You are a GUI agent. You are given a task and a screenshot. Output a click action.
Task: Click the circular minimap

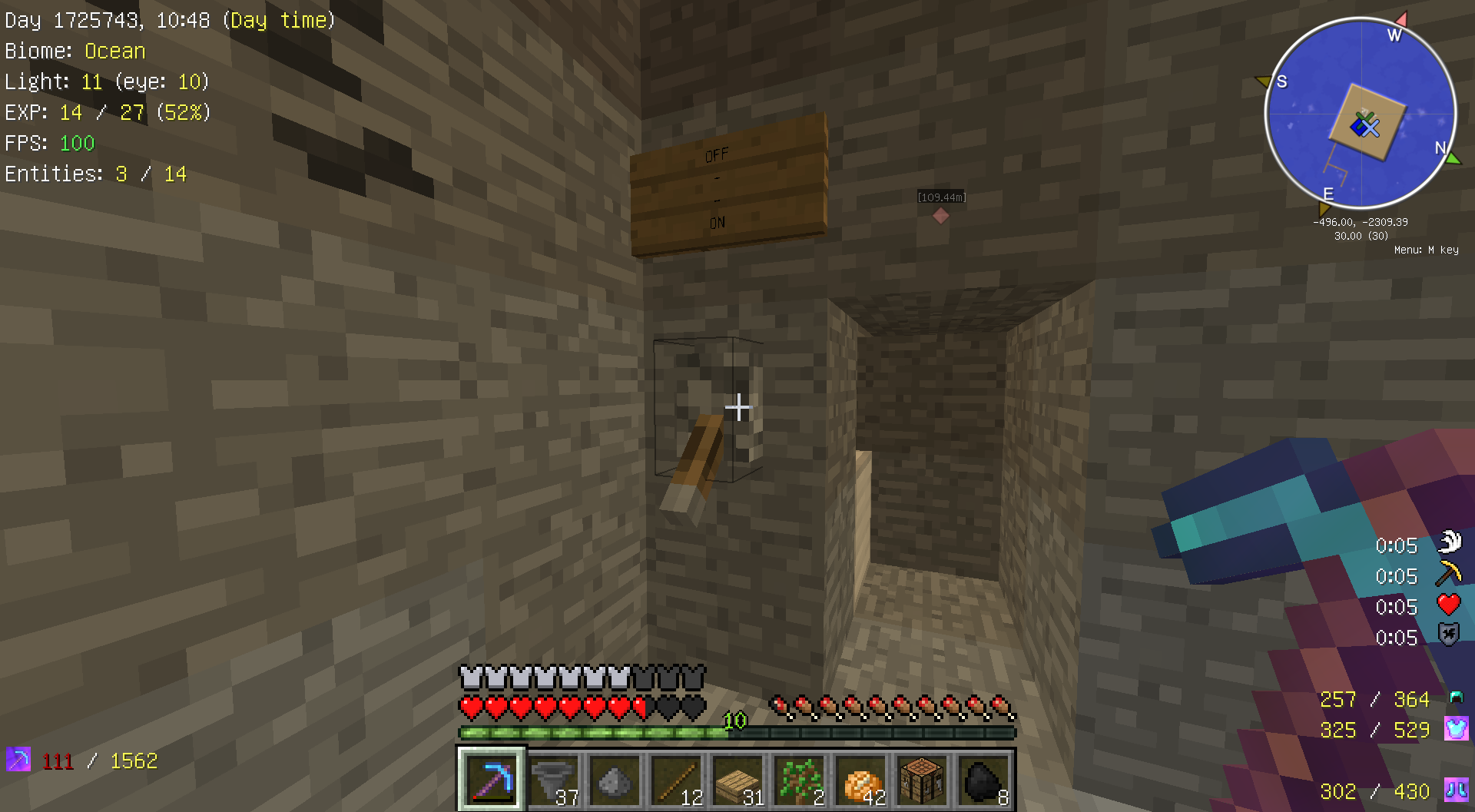tap(1361, 114)
